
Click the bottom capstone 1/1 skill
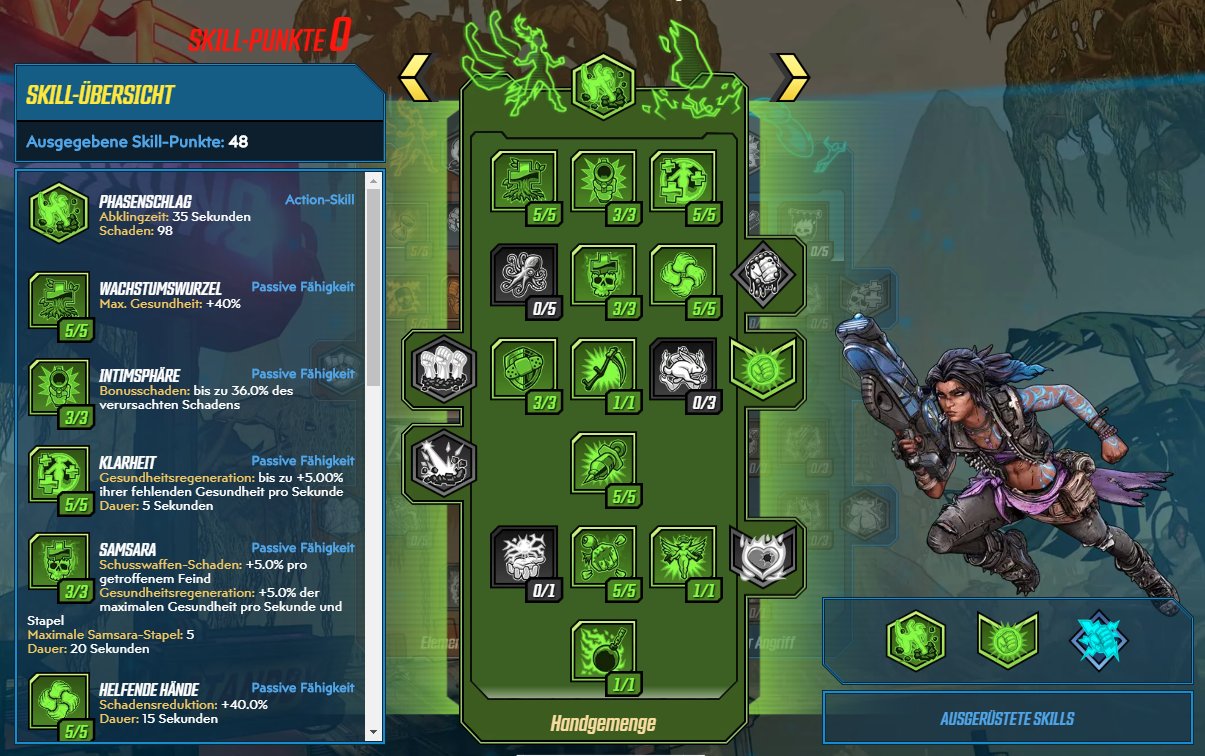click(604, 651)
